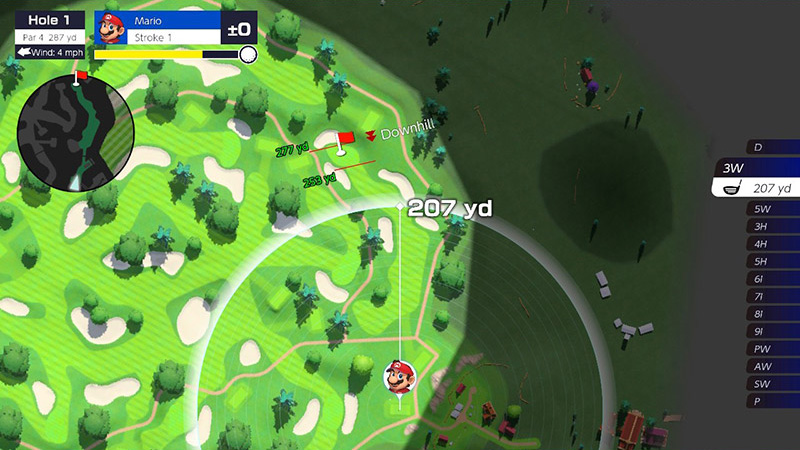Viewport: 800px width, 450px height.
Task: Select the PW pitching wedge
Action: click(x=771, y=349)
